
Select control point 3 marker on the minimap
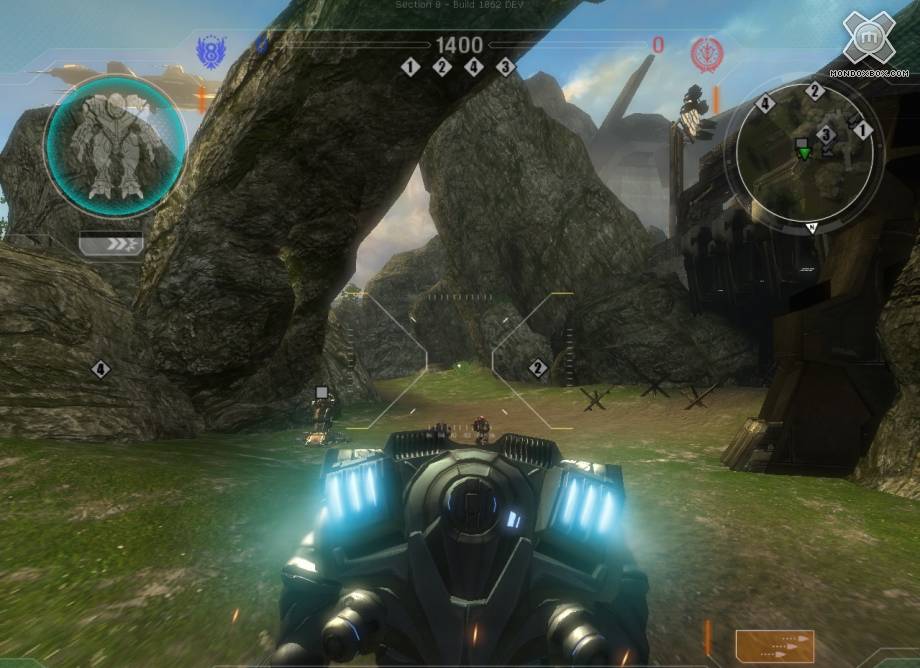pos(826,134)
